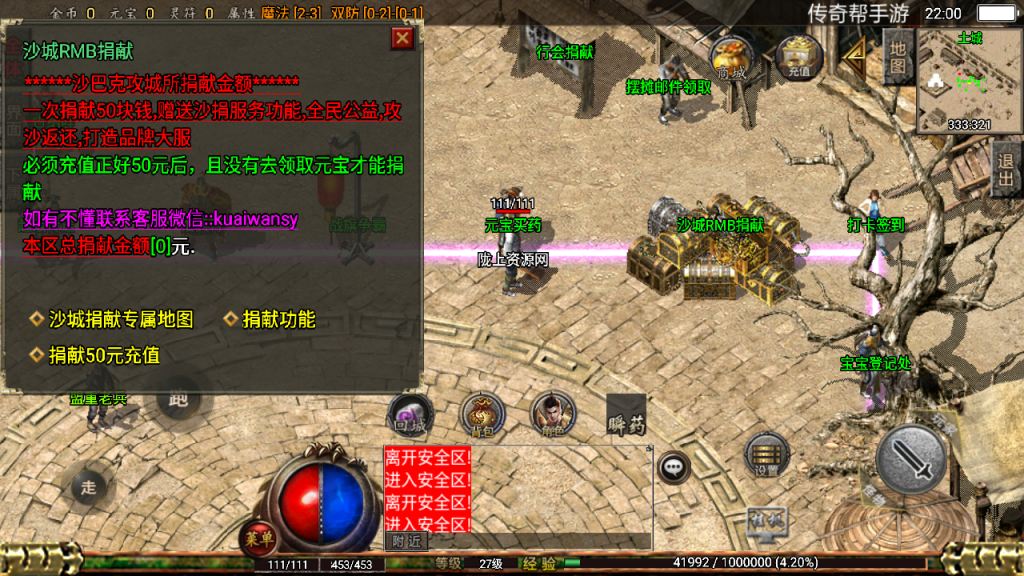
Task: Switch to the 附近 chat channel
Action: pos(406,540)
